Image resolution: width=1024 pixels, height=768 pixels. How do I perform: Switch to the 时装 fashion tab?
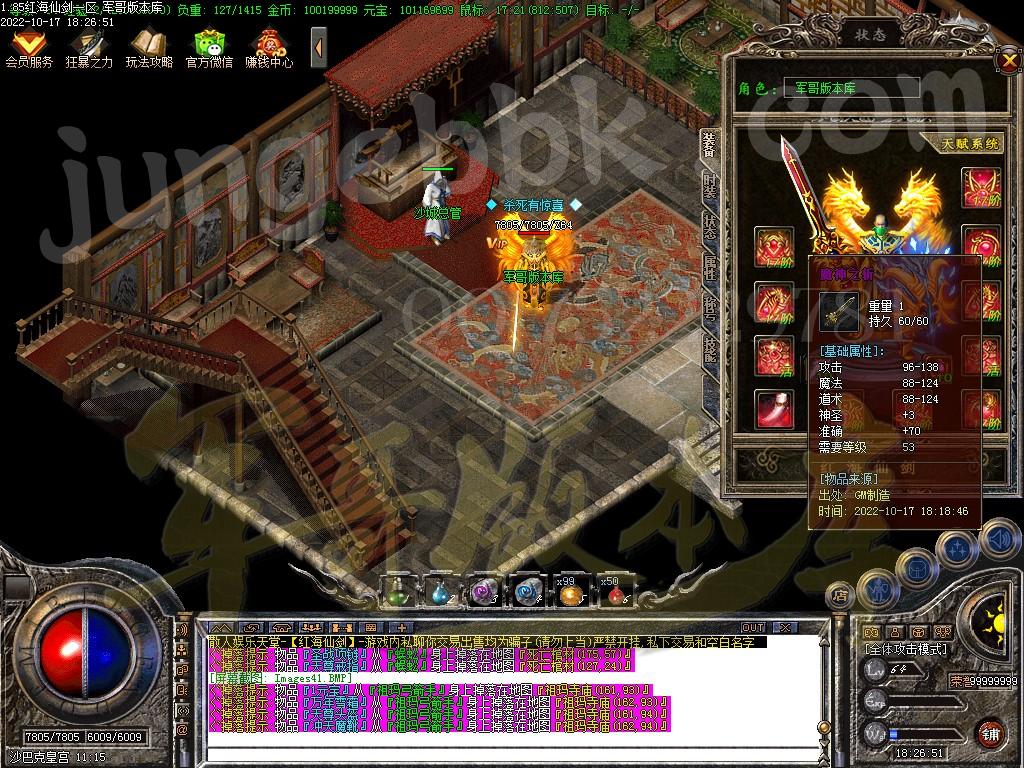point(709,185)
